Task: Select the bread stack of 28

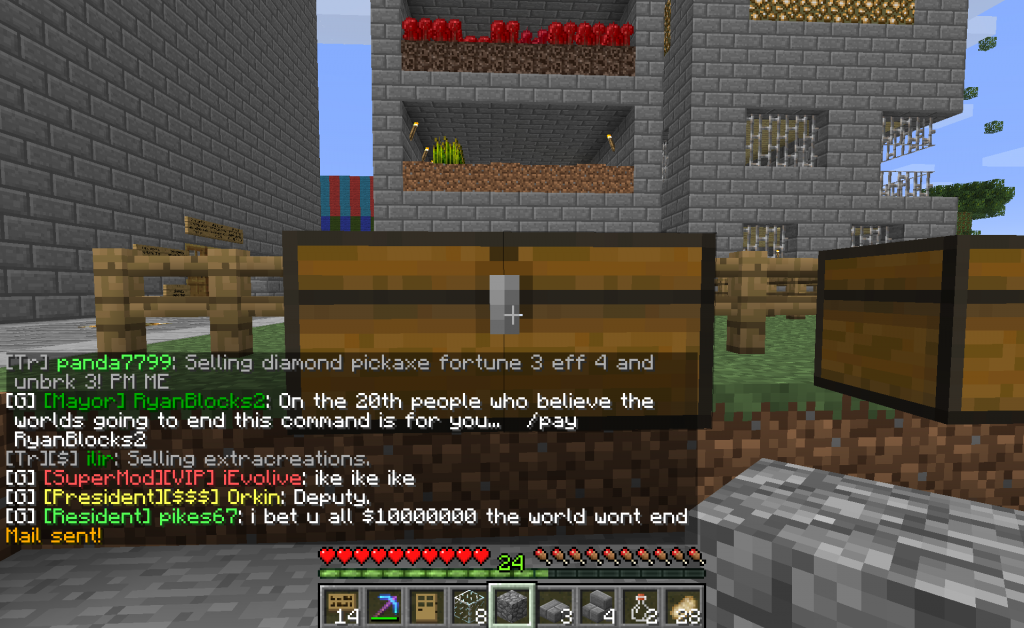Action: point(681,606)
